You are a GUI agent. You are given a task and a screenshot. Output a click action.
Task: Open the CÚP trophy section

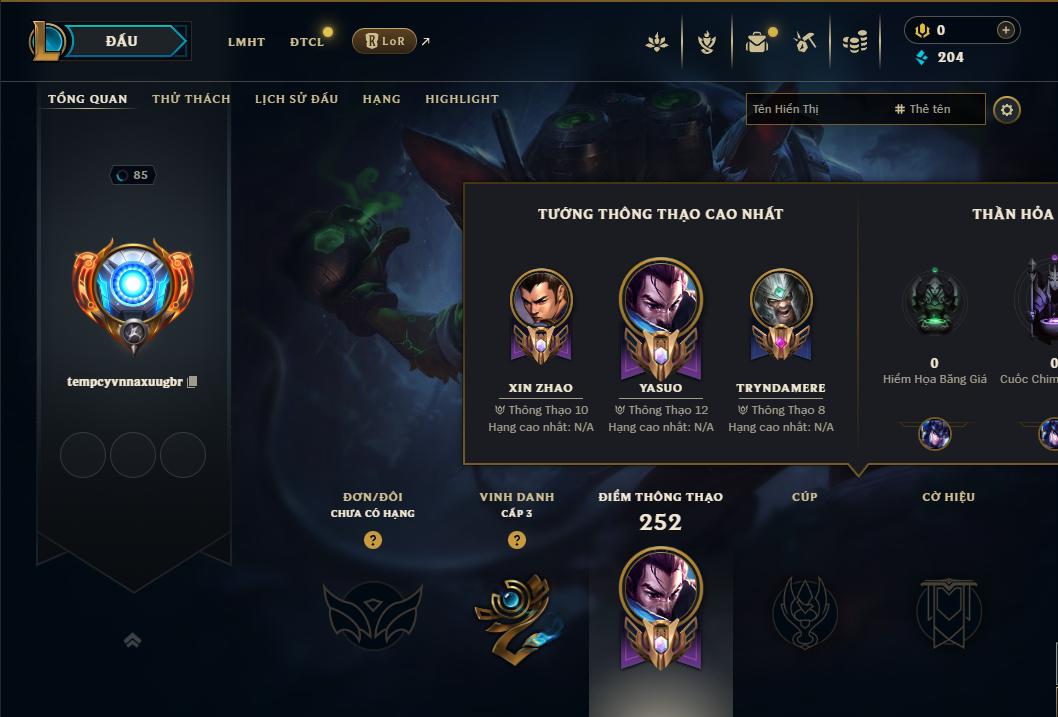804,610
